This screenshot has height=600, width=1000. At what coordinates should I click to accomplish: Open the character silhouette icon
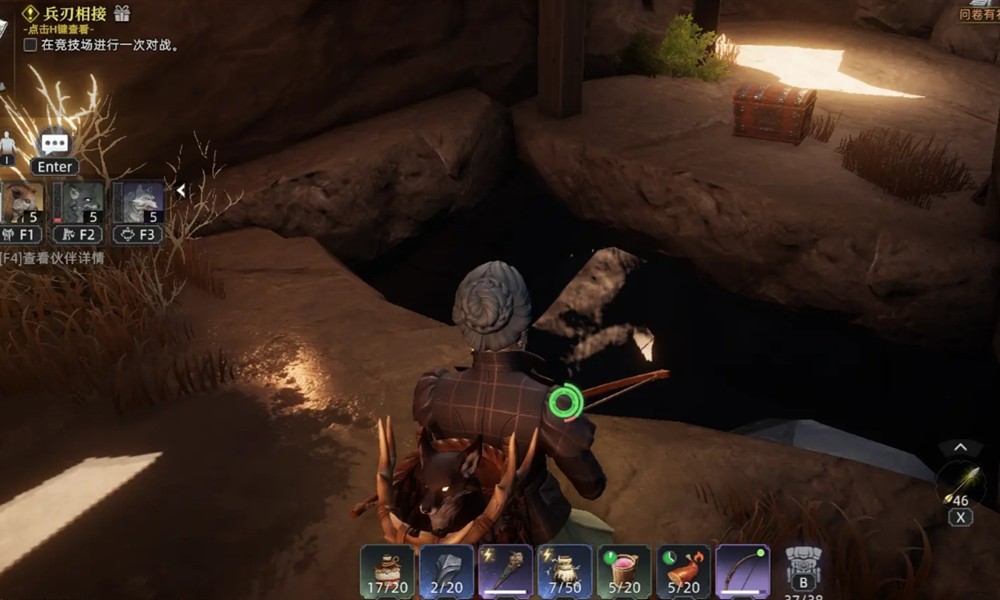click(x=8, y=143)
